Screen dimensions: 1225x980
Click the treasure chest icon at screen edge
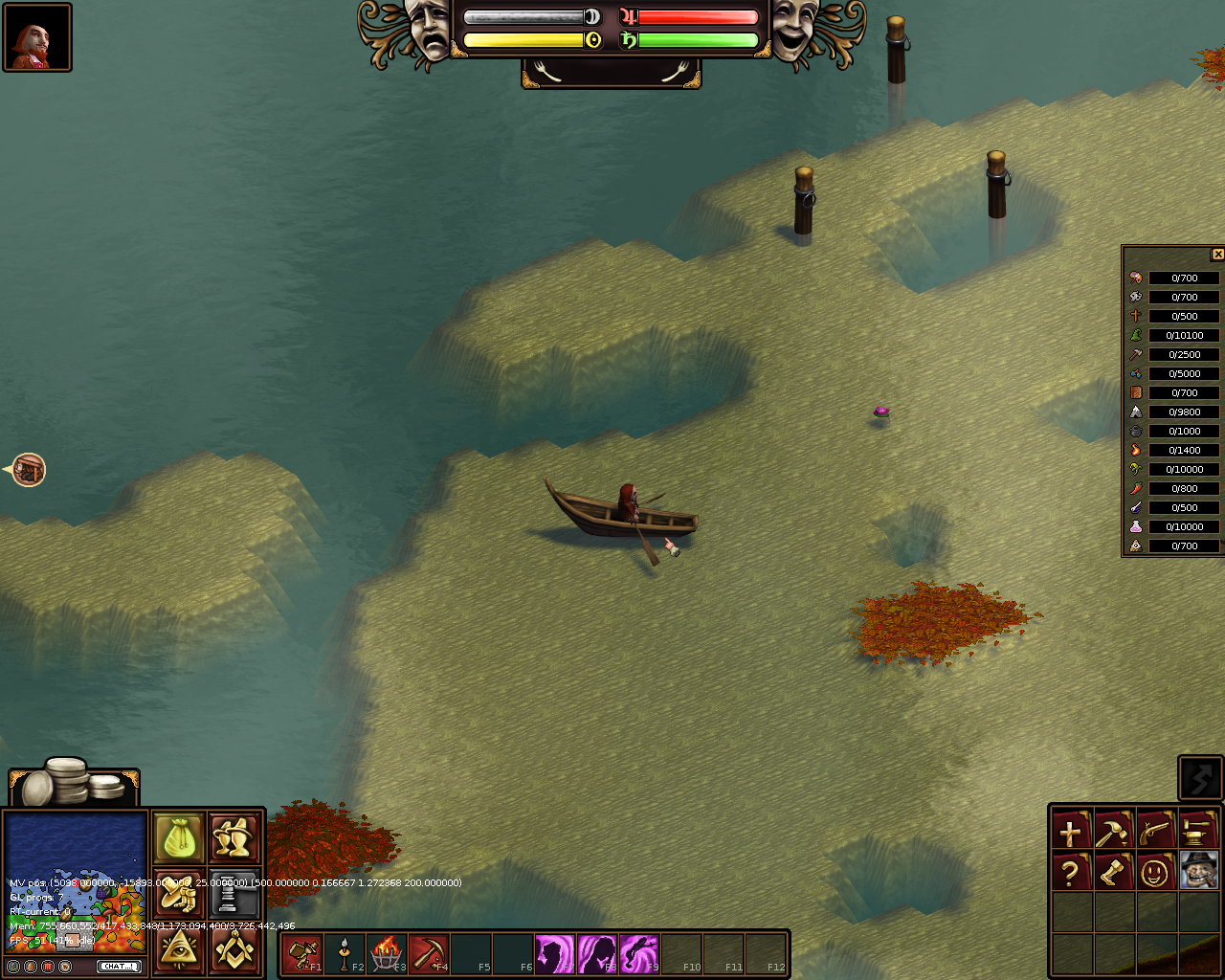[29, 470]
